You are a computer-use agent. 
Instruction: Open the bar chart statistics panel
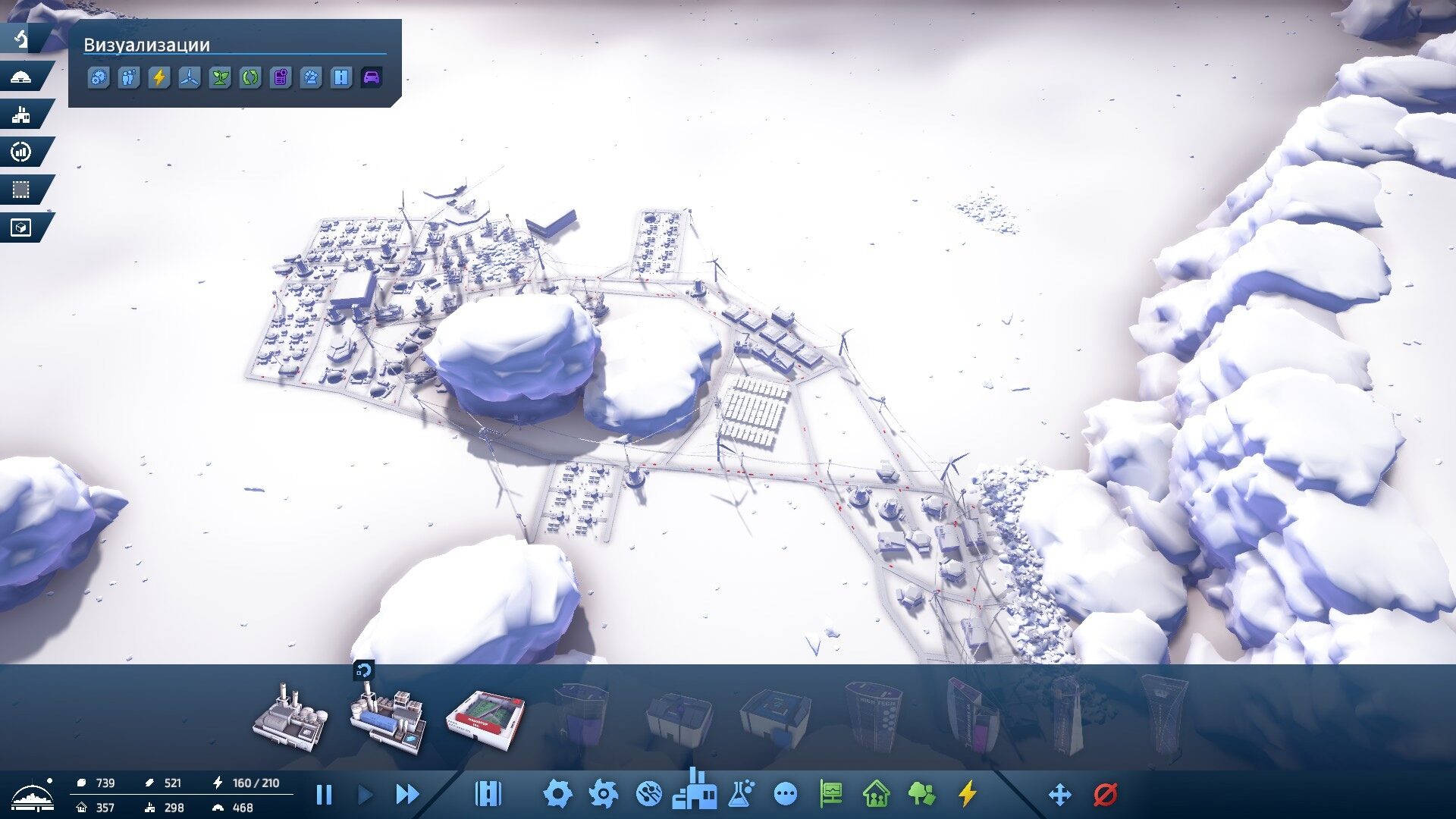pos(22,152)
